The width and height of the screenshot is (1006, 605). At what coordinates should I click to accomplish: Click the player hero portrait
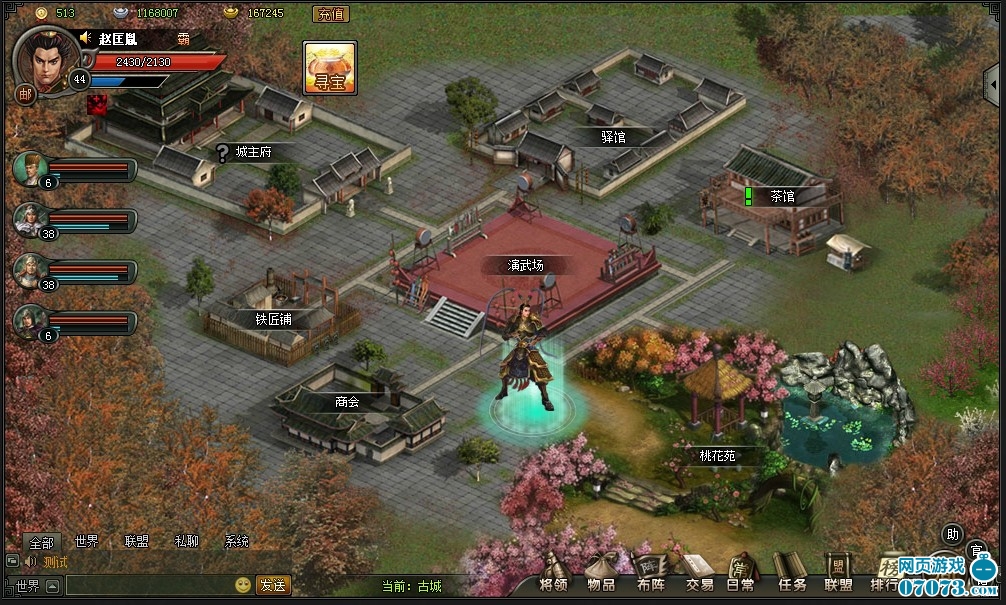[45, 56]
